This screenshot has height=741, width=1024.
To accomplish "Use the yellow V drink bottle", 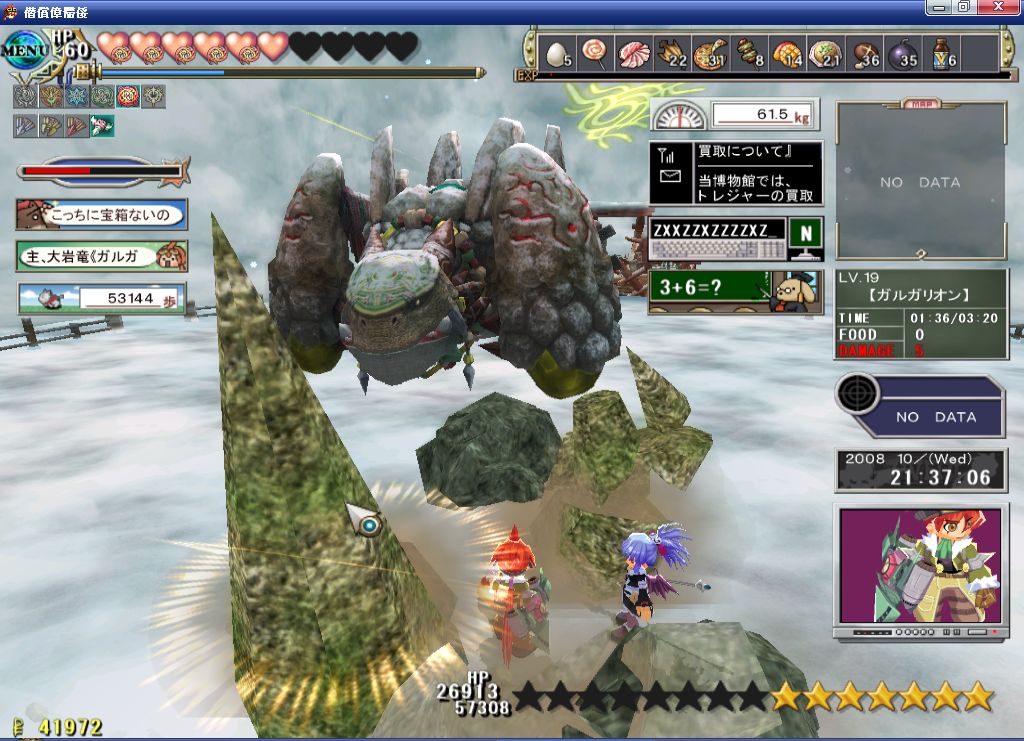I will pyautogui.click(x=942, y=53).
